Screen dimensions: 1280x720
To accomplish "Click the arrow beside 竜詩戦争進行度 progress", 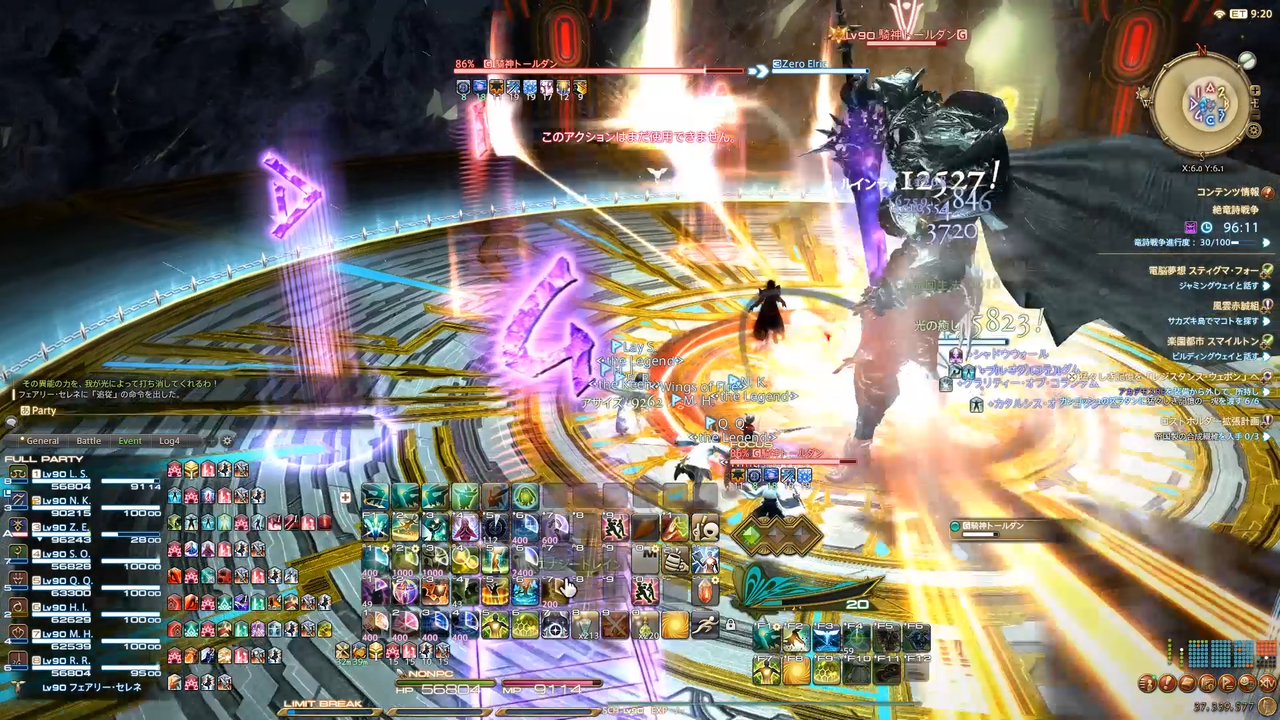I will tap(1267, 243).
